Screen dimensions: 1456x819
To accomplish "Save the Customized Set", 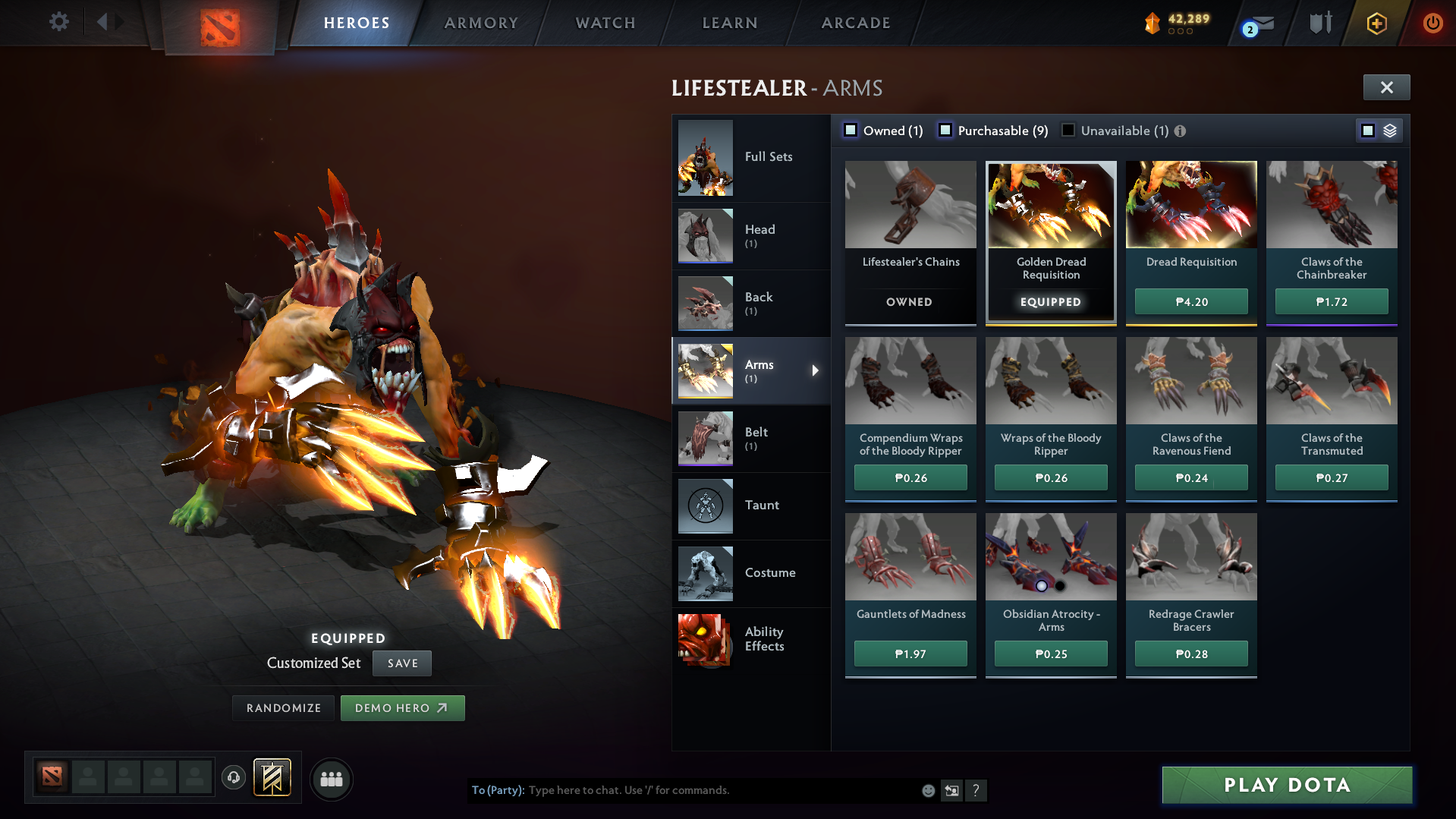I will [402, 663].
